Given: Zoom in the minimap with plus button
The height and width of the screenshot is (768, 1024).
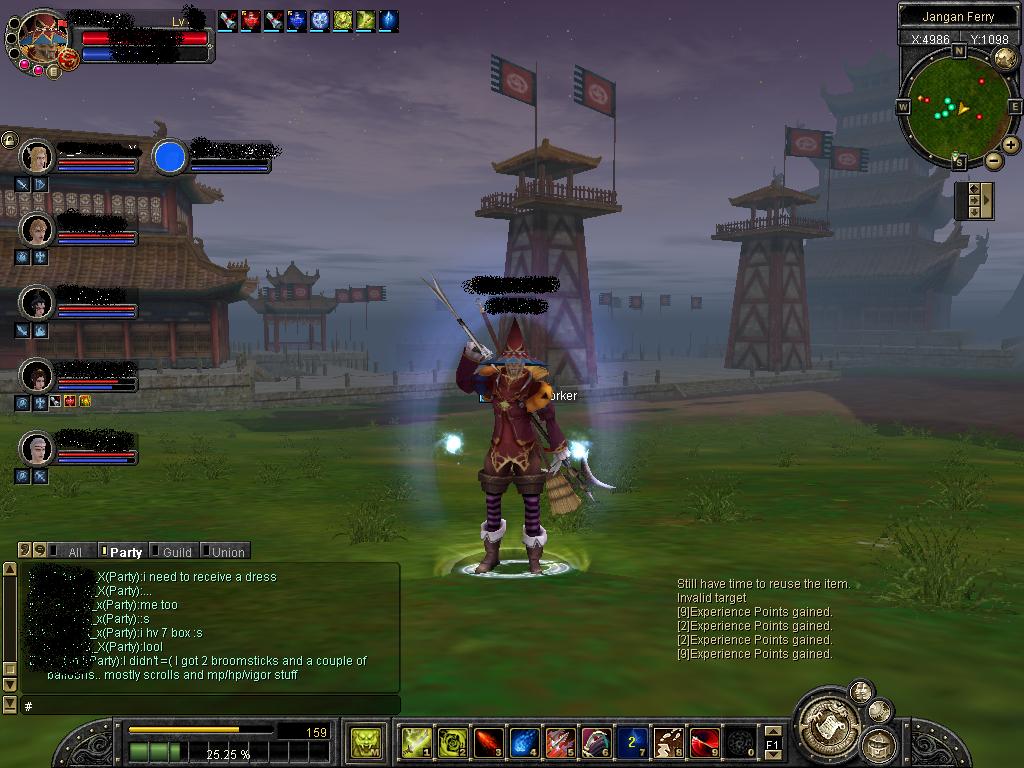Looking at the screenshot, I should click(1011, 145).
